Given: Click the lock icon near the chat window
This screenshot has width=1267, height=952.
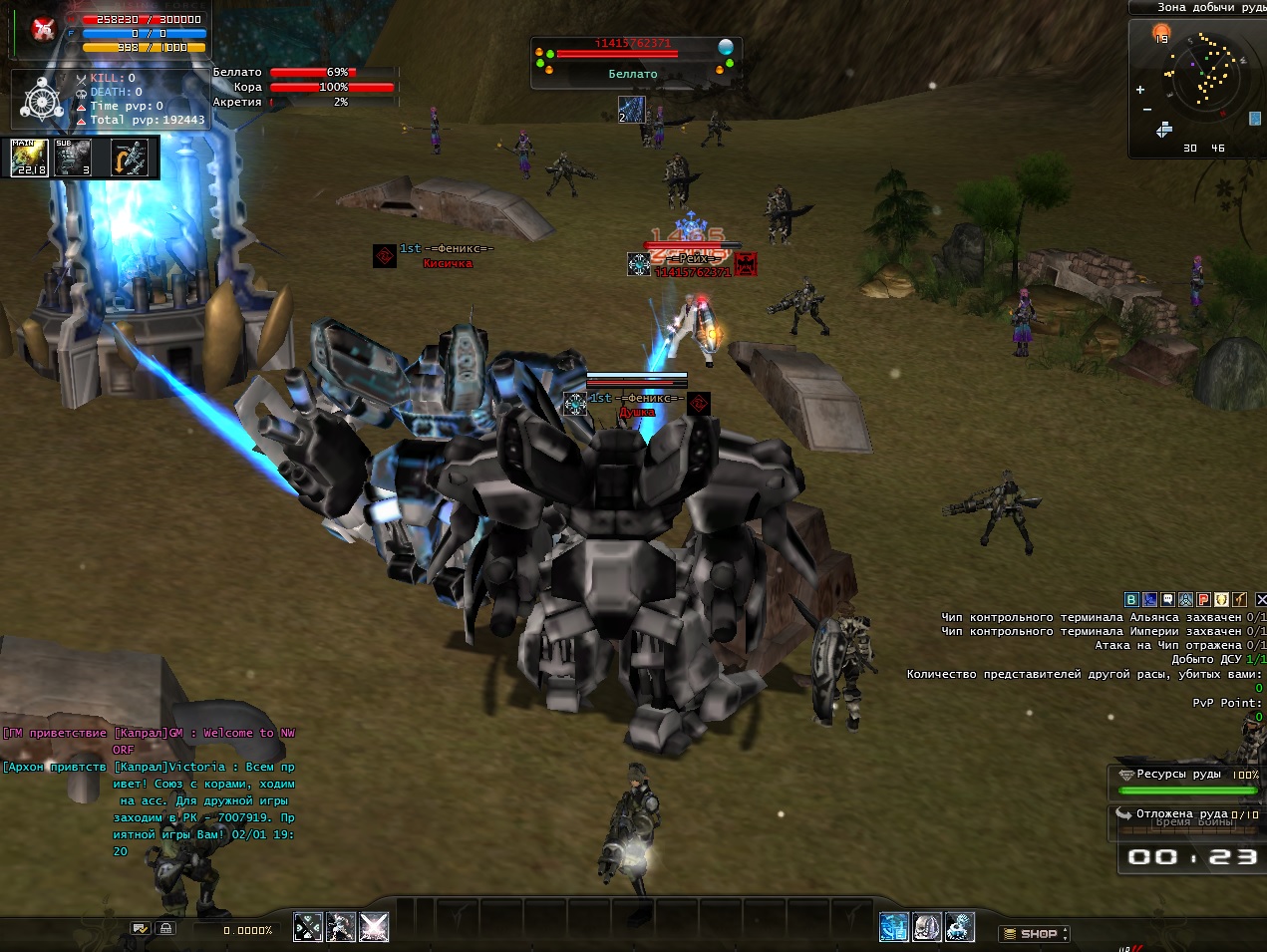Looking at the screenshot, I should [165, 928].
